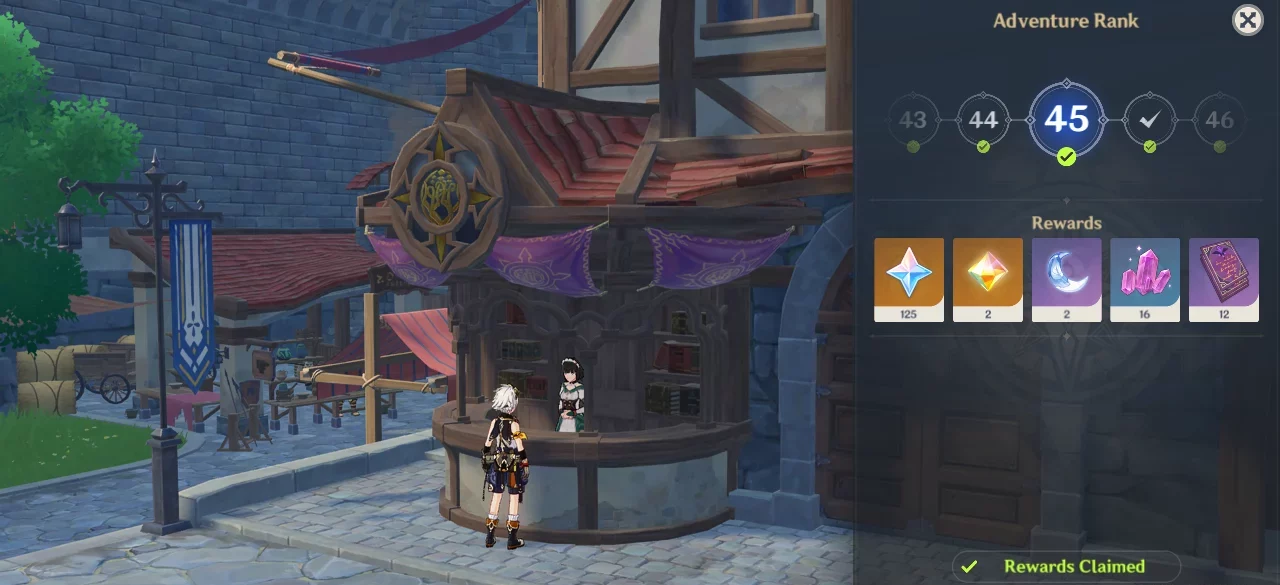This screenshot has width=1280, height=585.
Task: Inspect the purple book Hero's Wit reward
Action: tap(1224, 279)
